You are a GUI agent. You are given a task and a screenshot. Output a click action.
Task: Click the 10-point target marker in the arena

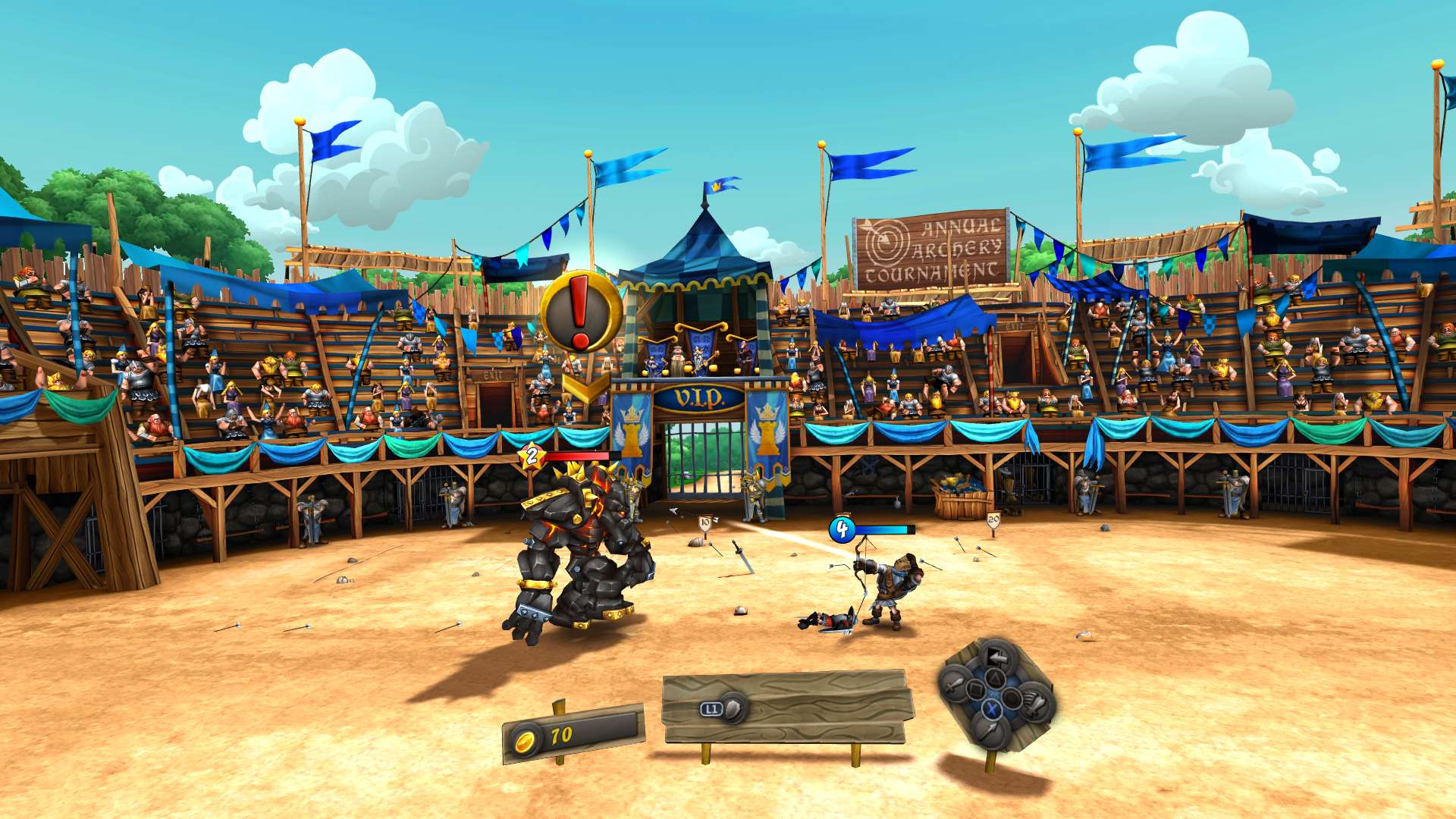tap(705, 522)
